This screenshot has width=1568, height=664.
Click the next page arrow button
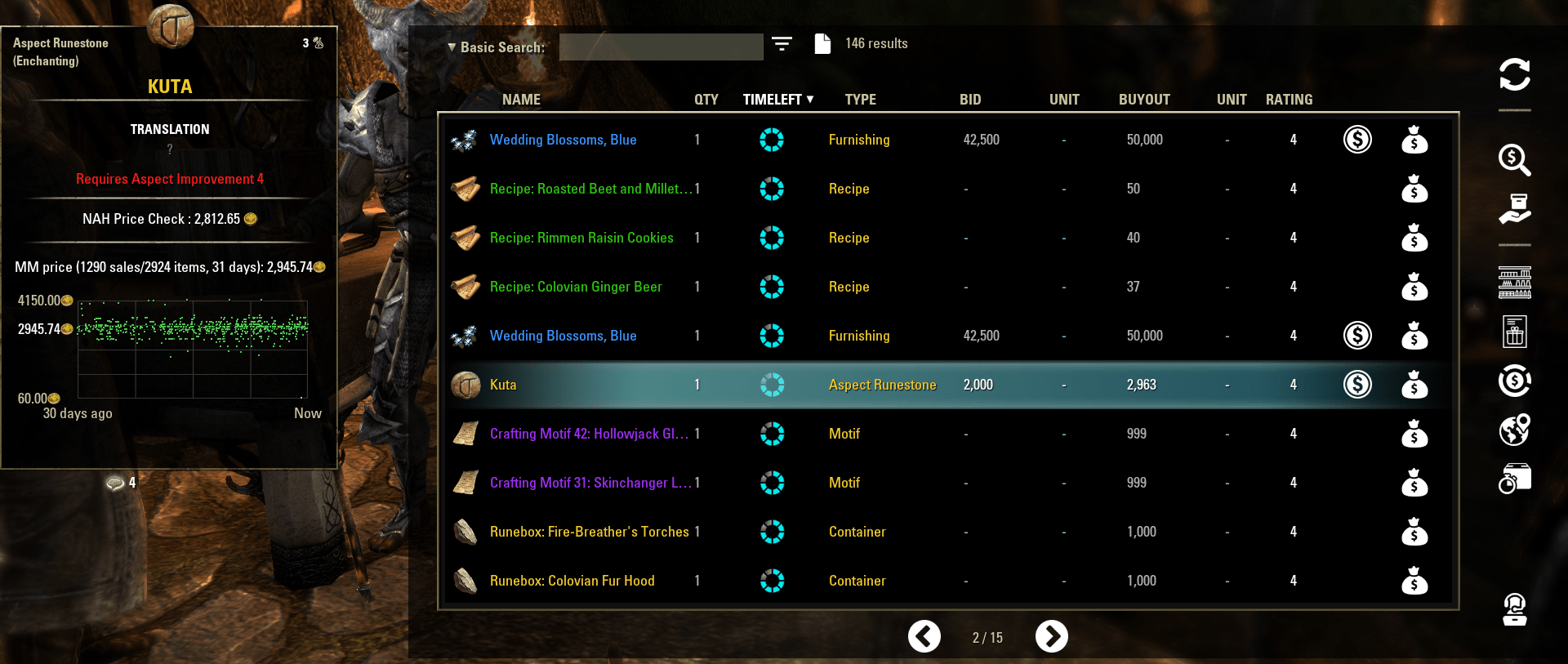pos(1052,636)
